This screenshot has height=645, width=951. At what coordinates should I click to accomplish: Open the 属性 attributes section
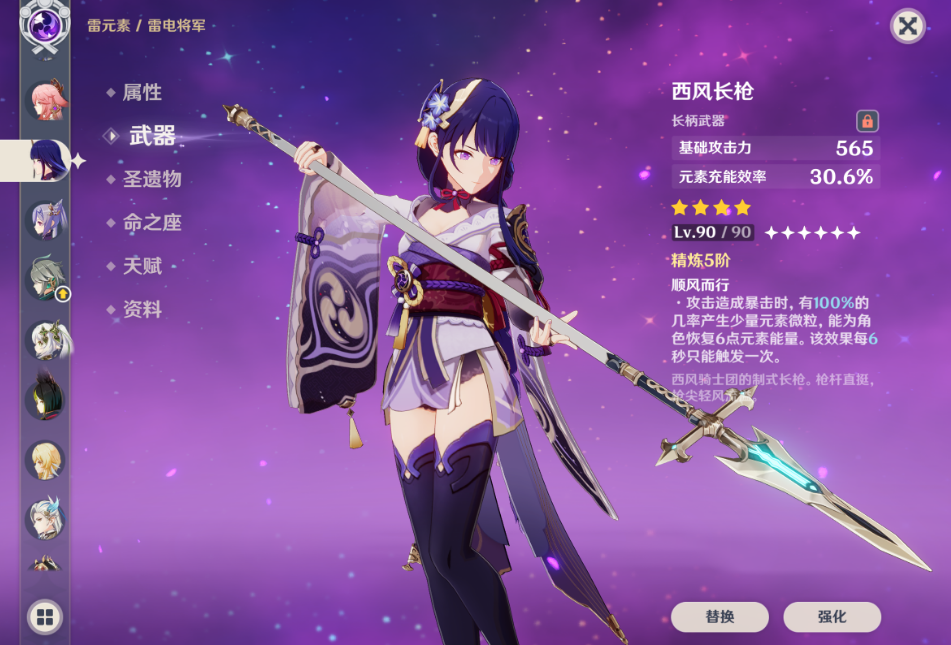141,93
